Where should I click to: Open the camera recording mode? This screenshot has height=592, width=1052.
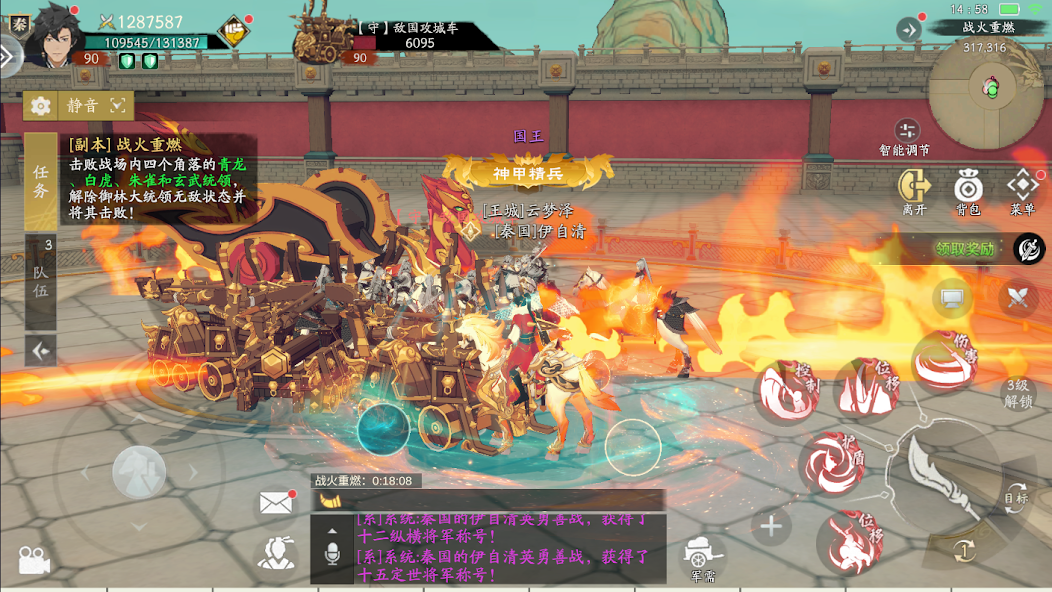[x=34, y=561]
